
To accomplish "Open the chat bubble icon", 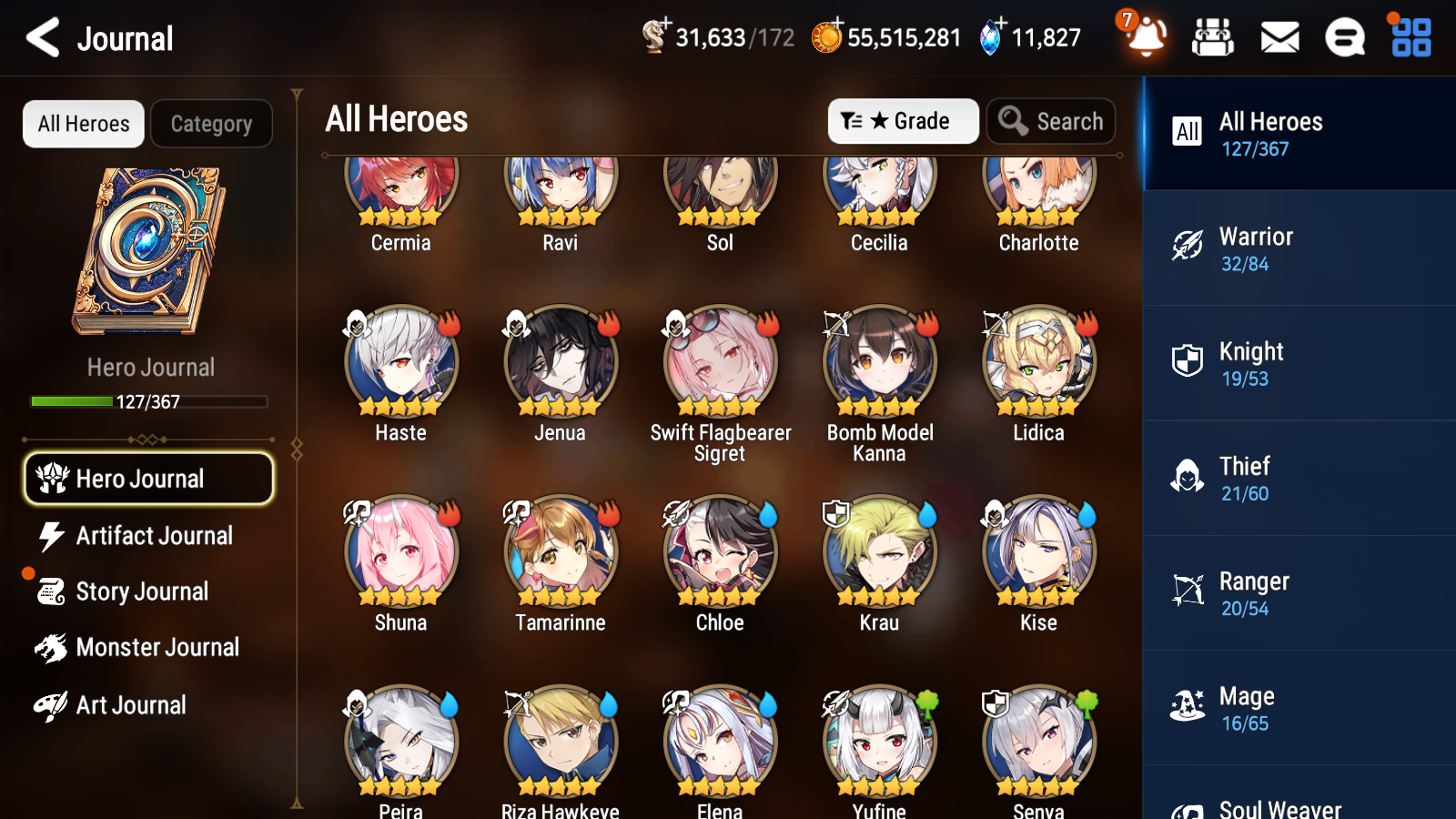I will (x=1344, y=38).
